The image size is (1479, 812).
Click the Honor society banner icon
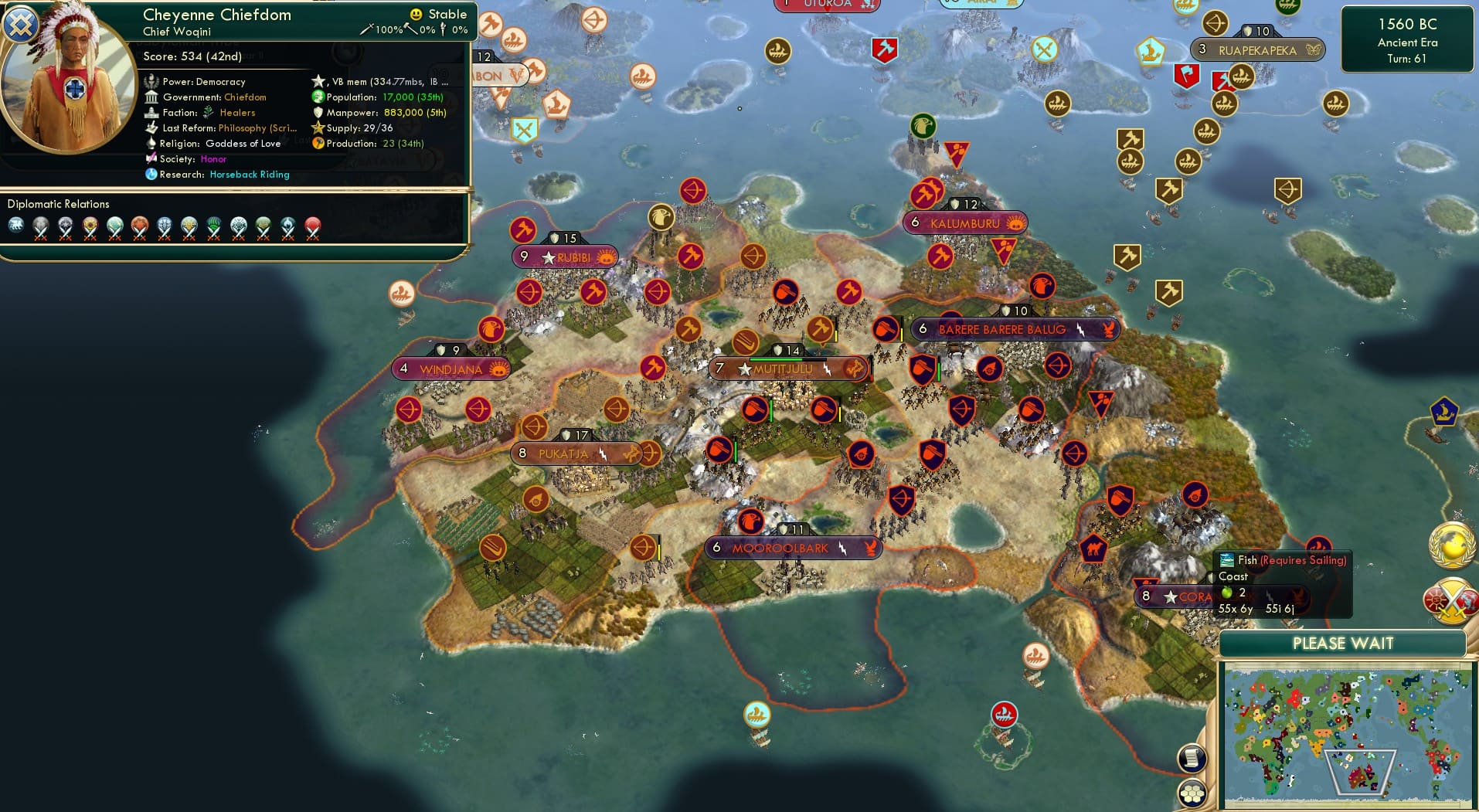click(151, 158)
